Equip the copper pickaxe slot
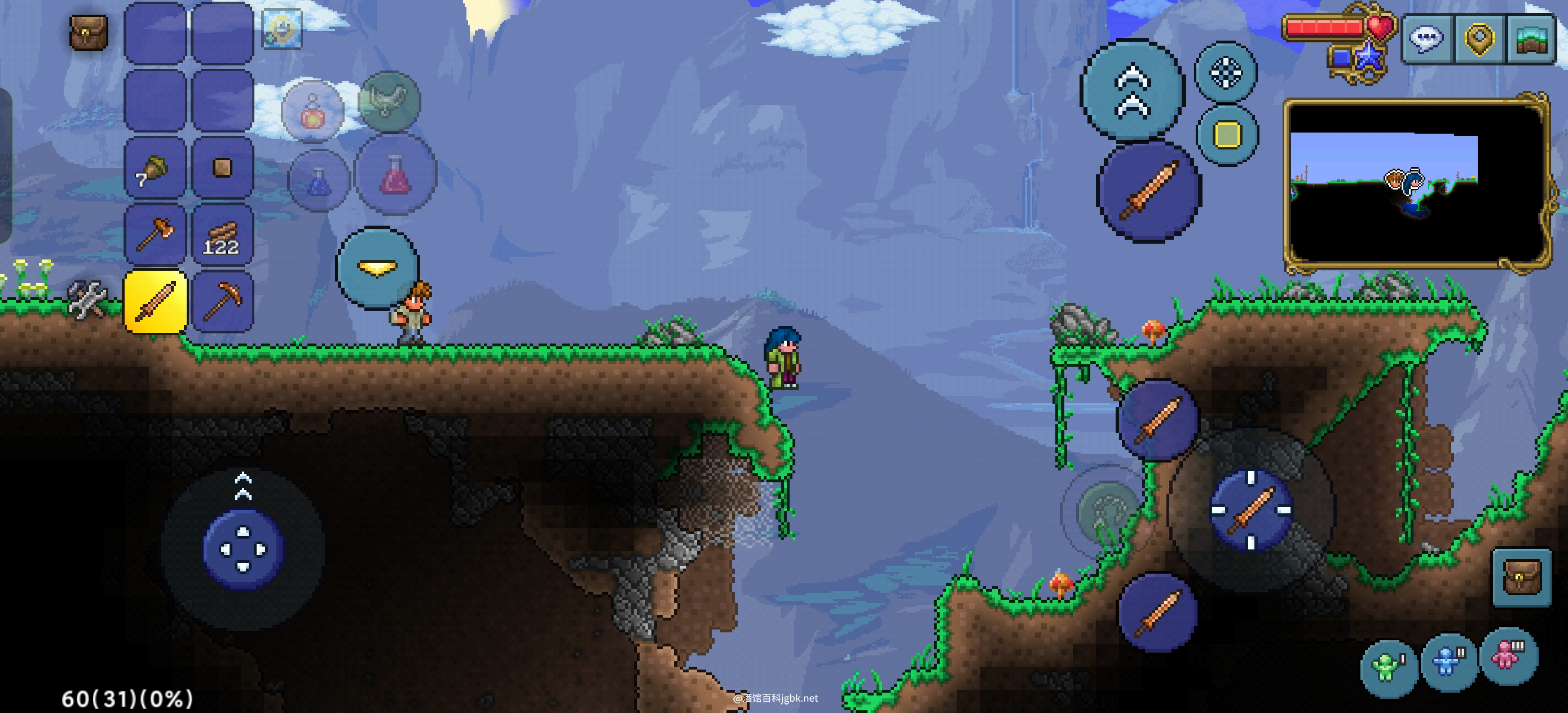 point(222,302)
